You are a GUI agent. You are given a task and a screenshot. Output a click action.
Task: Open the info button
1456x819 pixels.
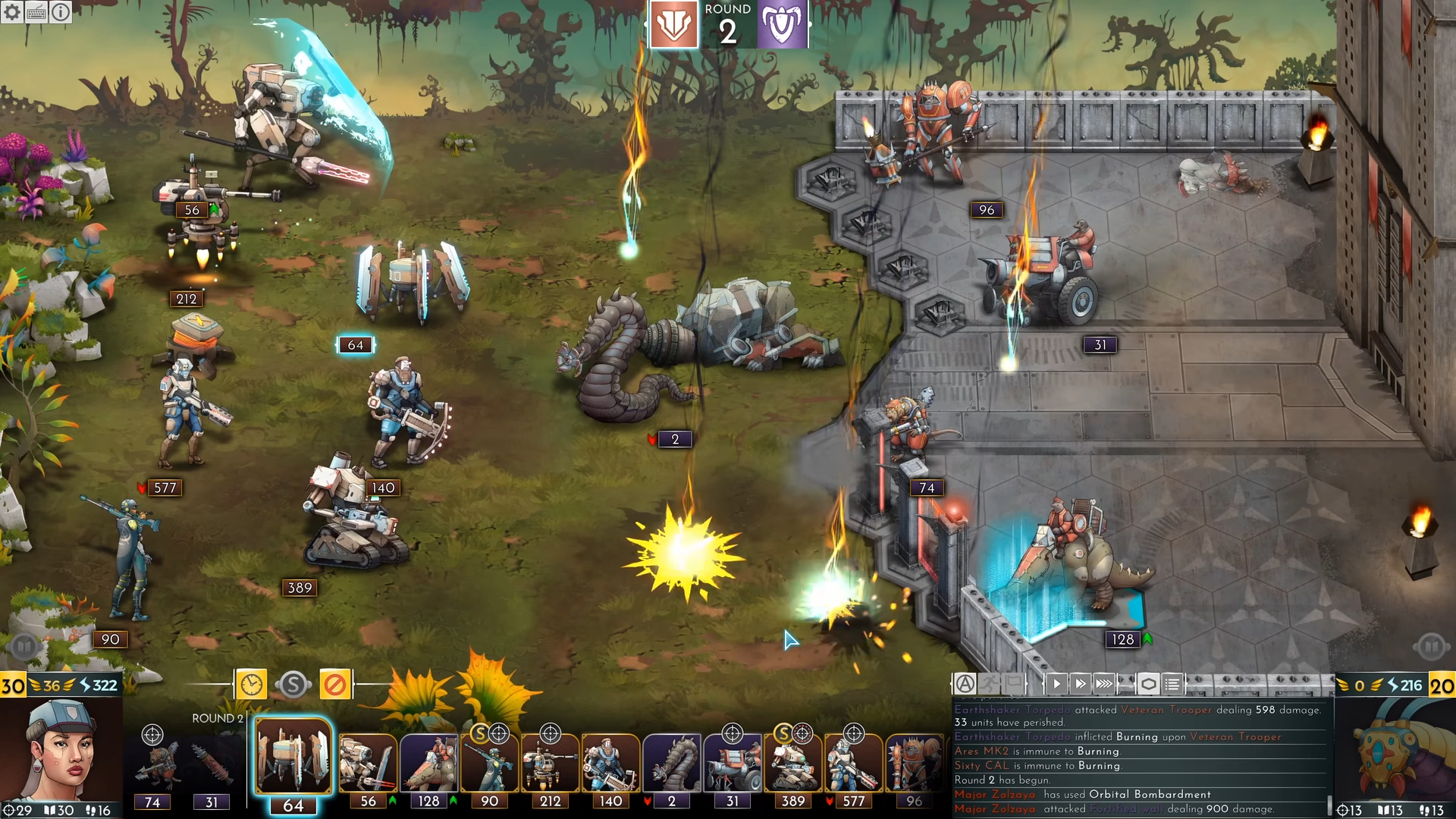pyautogui.click(x=61, y=12)
